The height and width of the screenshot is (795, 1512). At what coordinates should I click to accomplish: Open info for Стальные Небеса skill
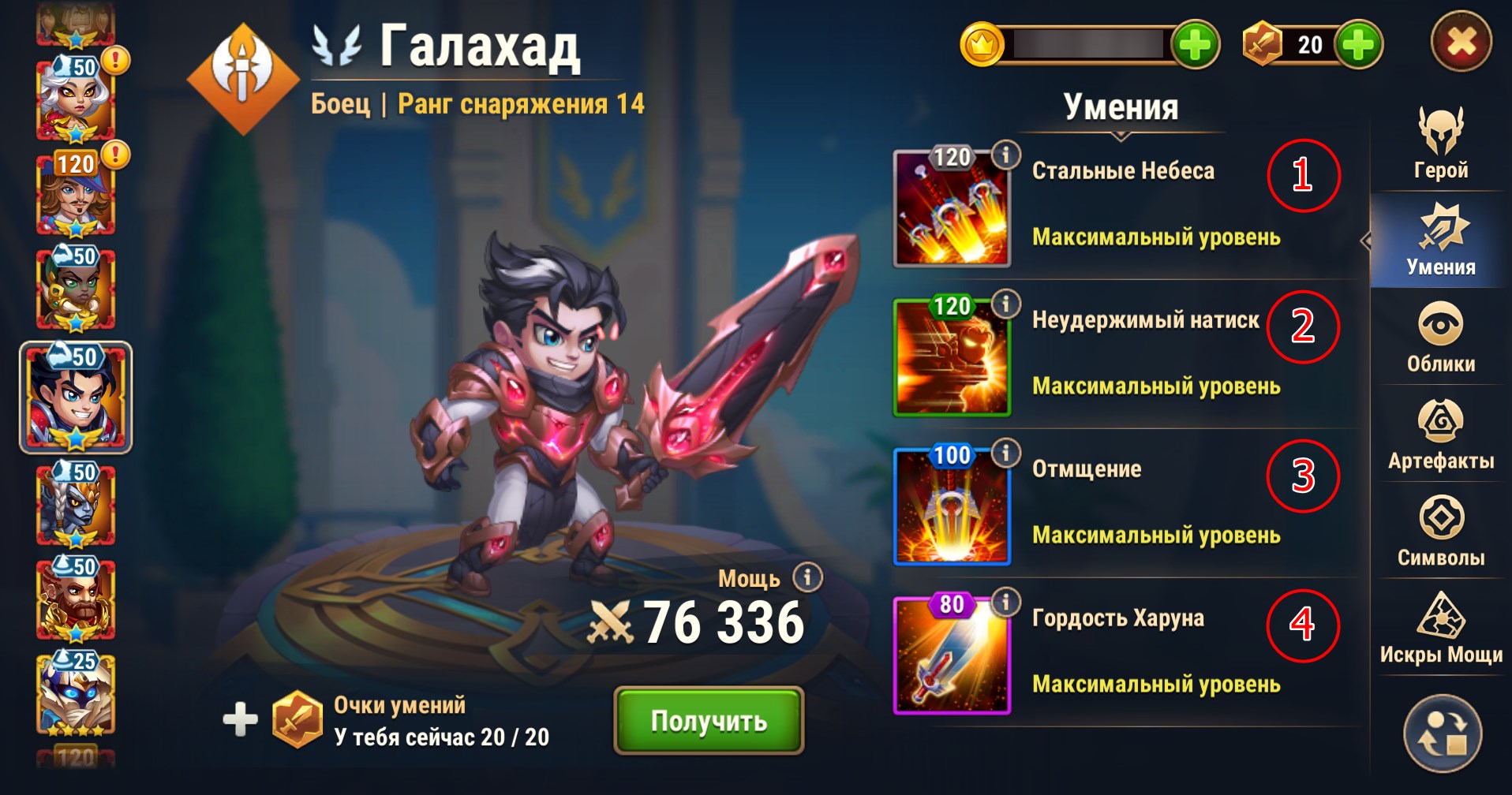pyautogui.click(x=1005, y=155)
